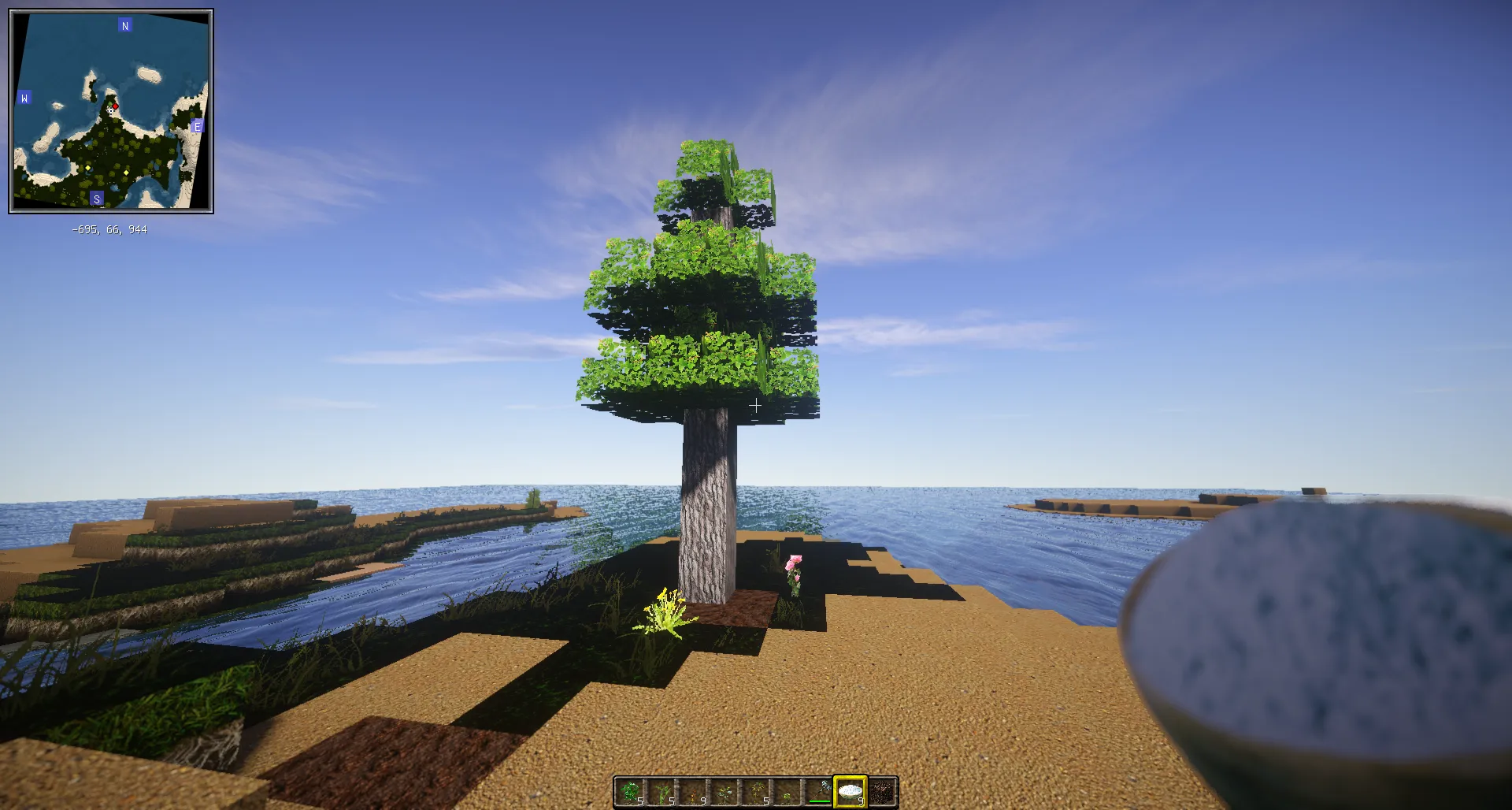The height and width of the screenshot is (810, 1512).
Task: Toggle the left yellow waypoint on the minimap
Action: [87, 167]
